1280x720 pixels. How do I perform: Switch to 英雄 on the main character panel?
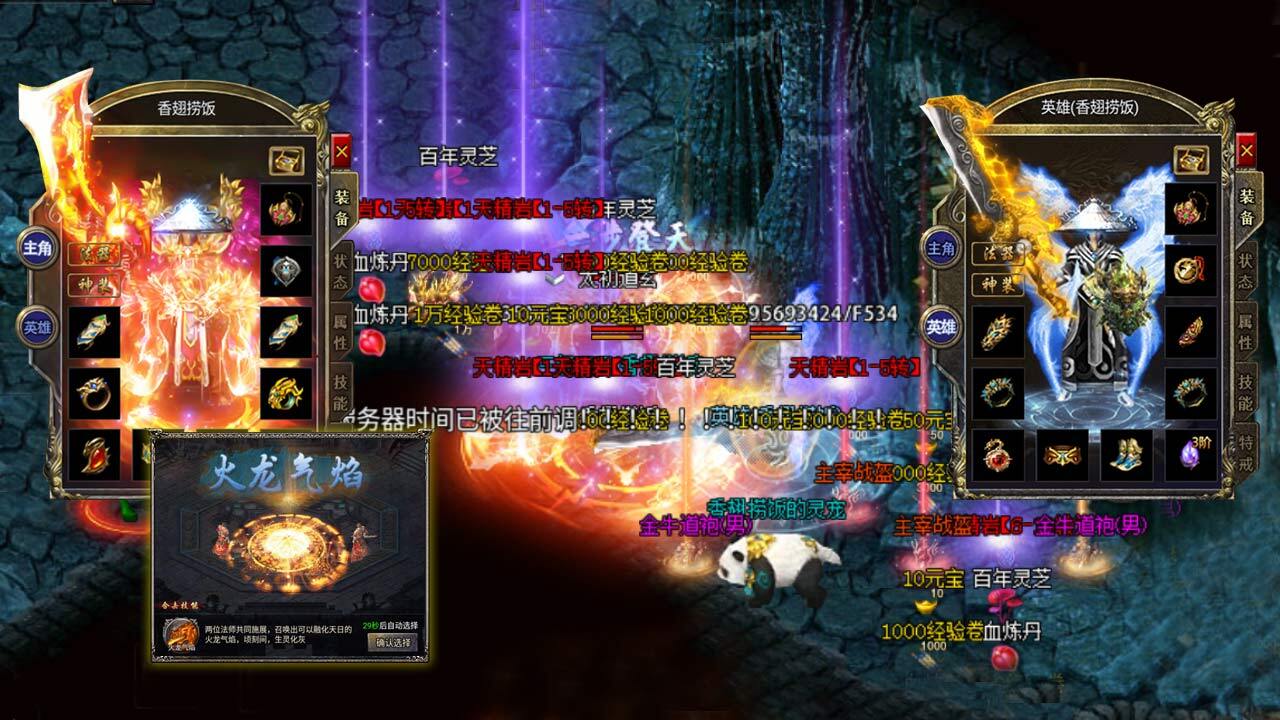(37, 324)
